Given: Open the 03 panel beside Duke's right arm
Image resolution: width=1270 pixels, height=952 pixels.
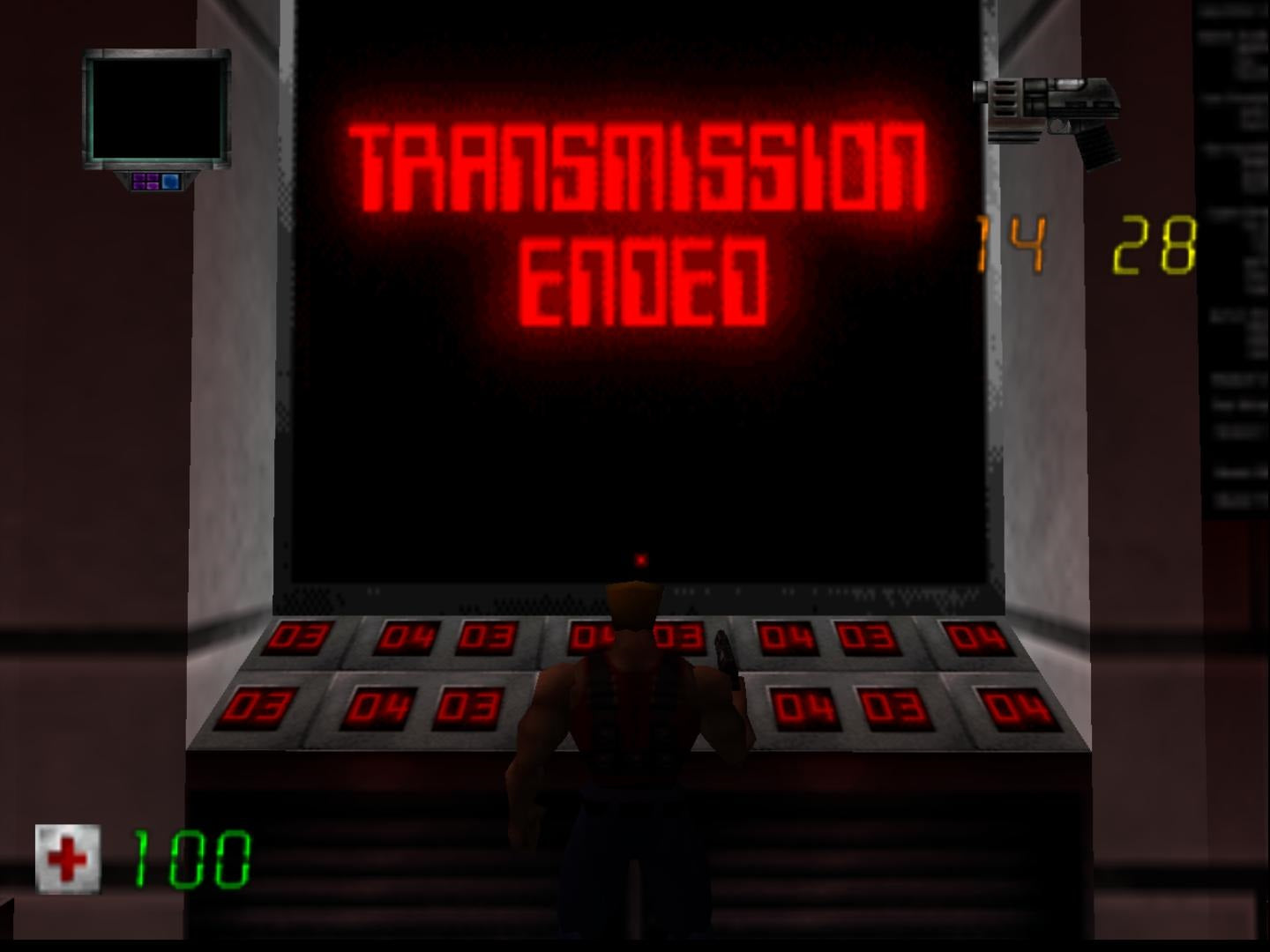Looking at the screenshot, I should [x=678, y=636].
